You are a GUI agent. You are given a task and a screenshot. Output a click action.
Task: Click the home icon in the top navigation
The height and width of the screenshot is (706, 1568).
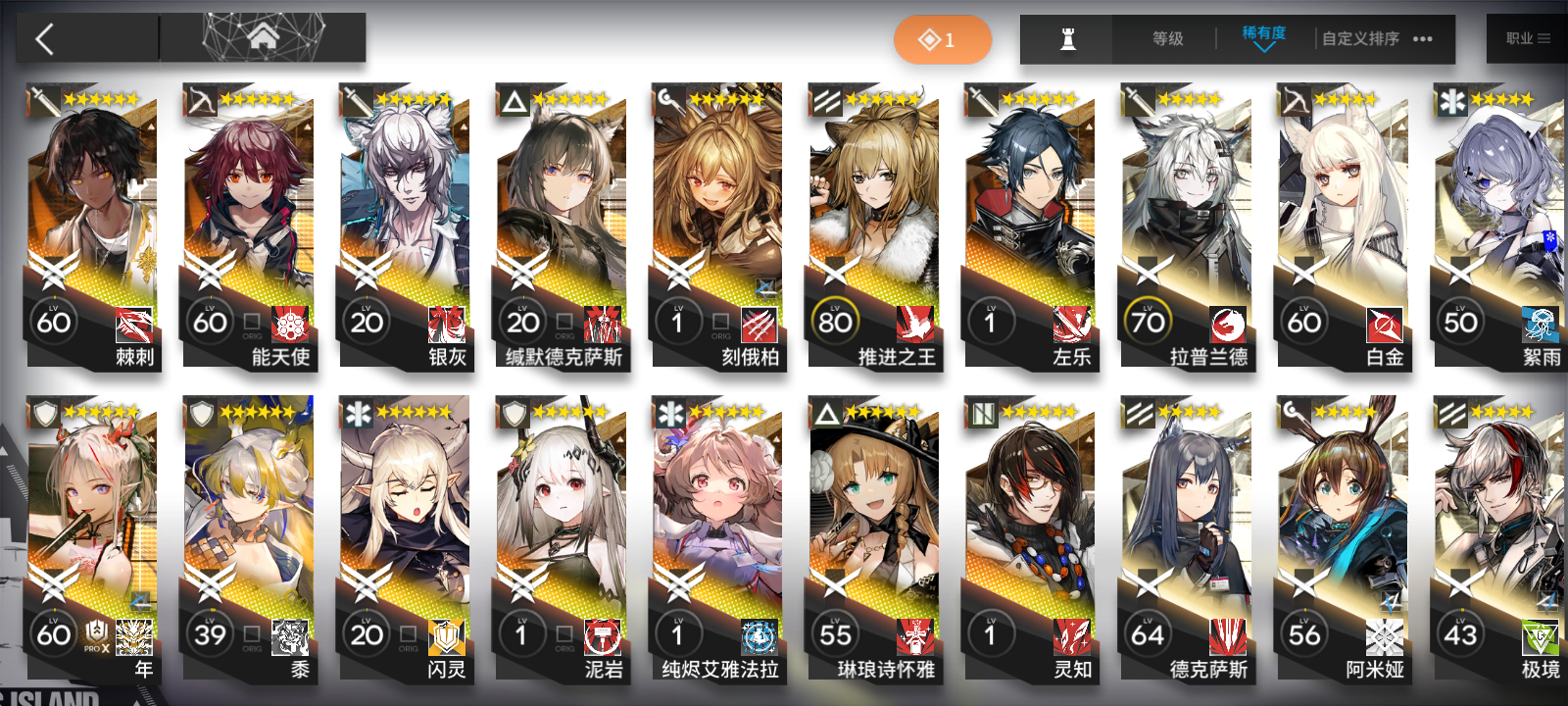[x=262, y=38]
